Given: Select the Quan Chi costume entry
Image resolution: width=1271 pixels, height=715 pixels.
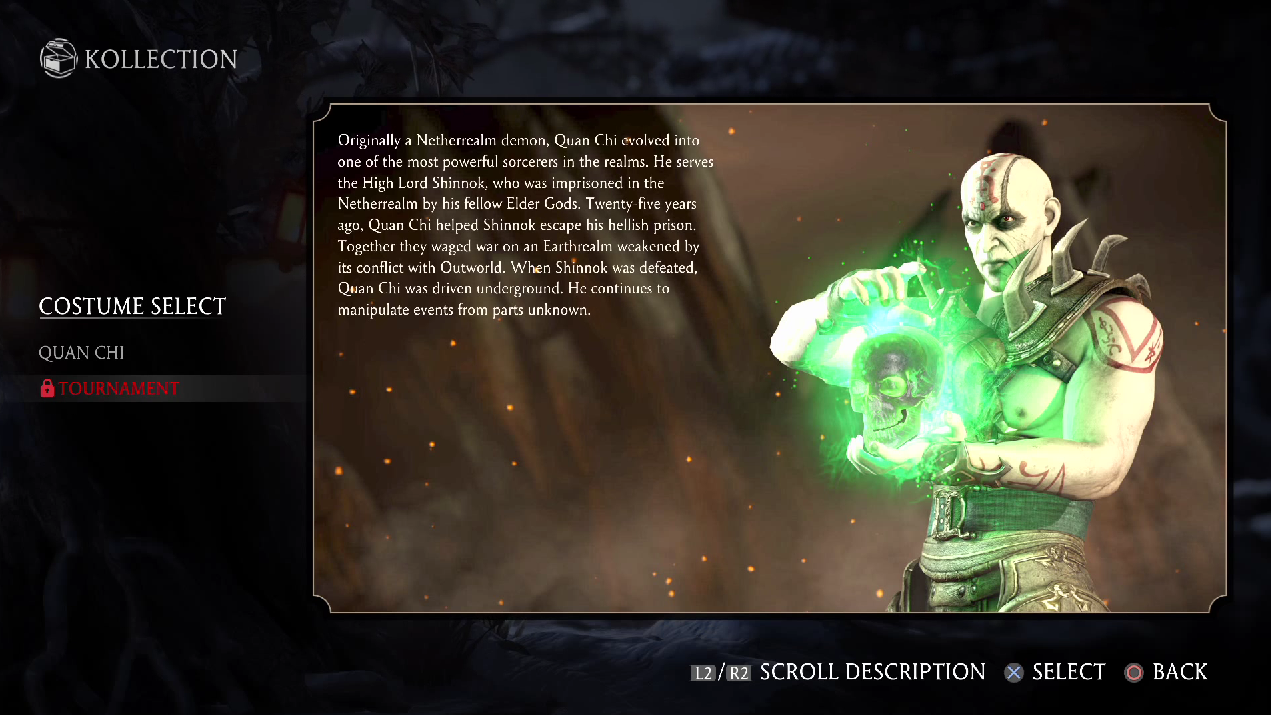Looking at the screenshot, I should [x=82, y=353].
